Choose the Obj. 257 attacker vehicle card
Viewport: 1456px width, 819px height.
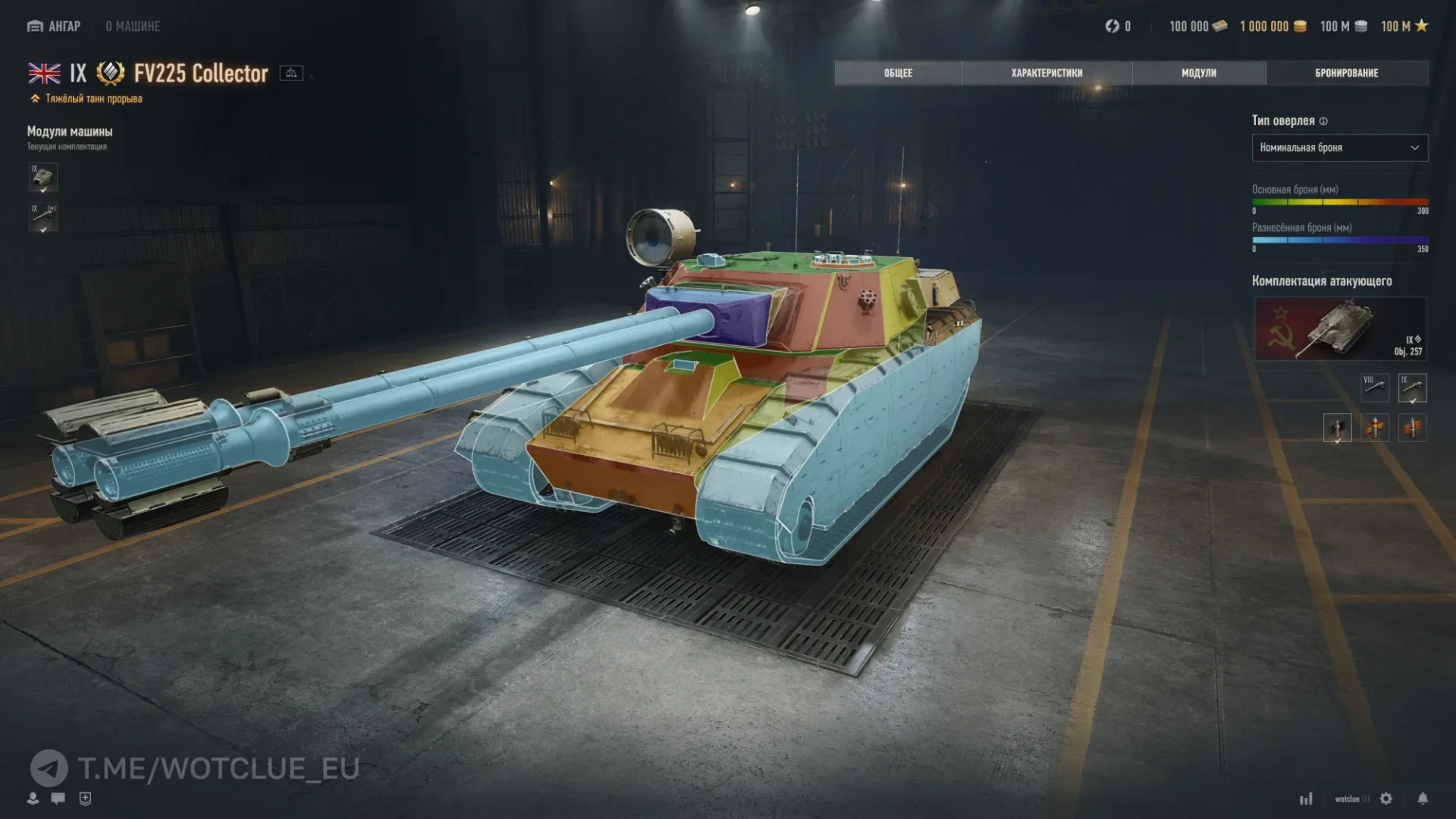[x=1340, y=328]
